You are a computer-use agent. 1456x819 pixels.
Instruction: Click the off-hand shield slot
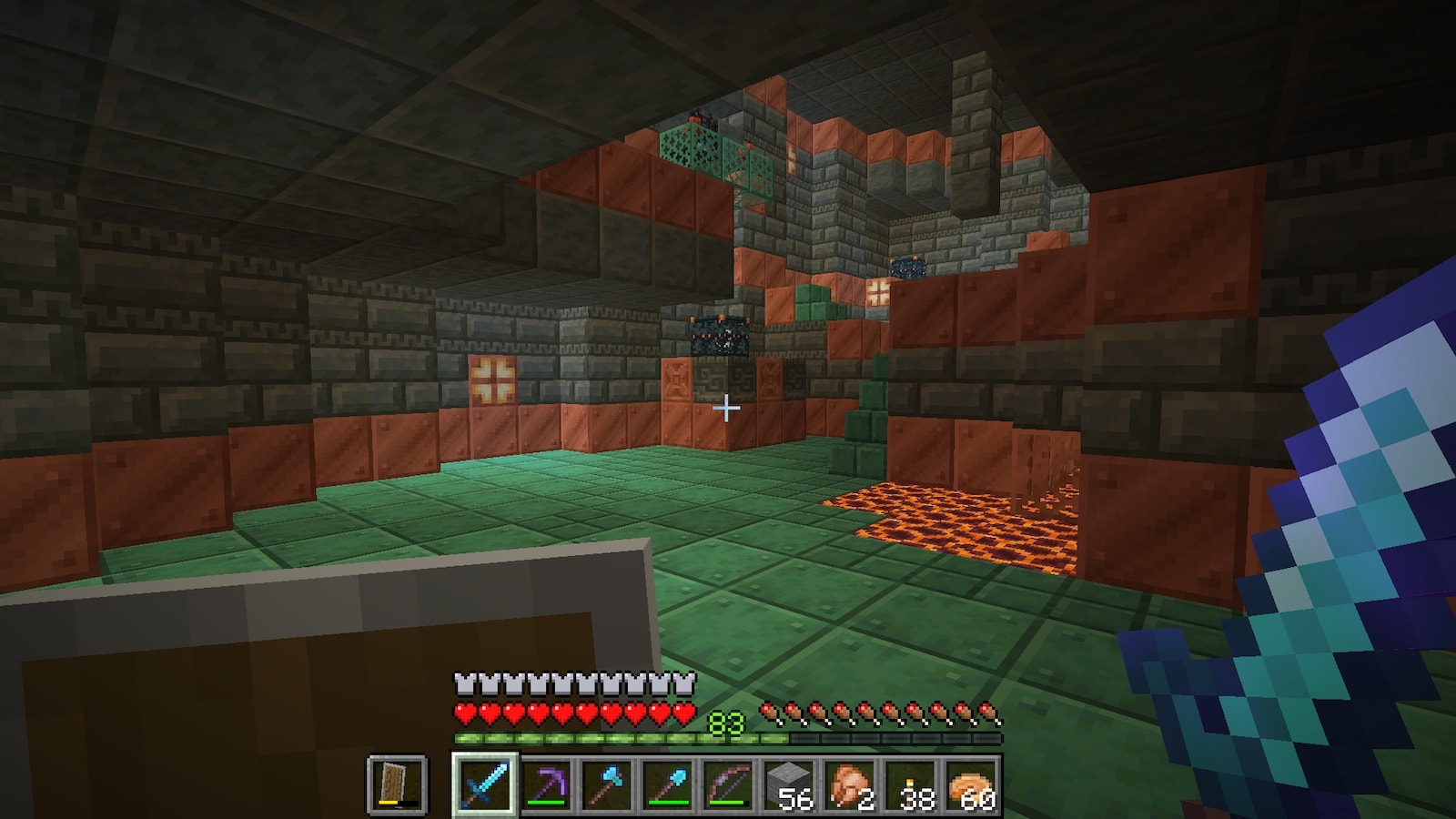pos(397,784)
